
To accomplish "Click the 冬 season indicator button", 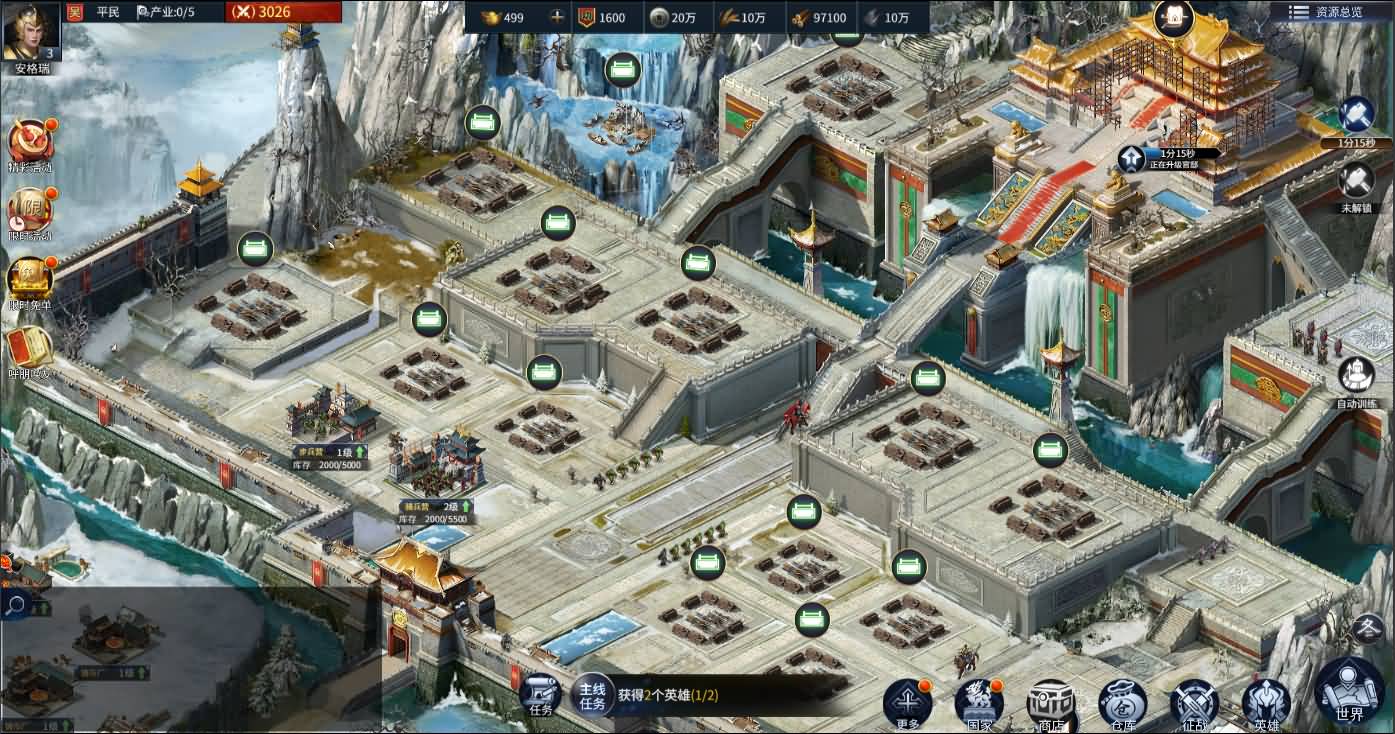I will (1368, 629).
